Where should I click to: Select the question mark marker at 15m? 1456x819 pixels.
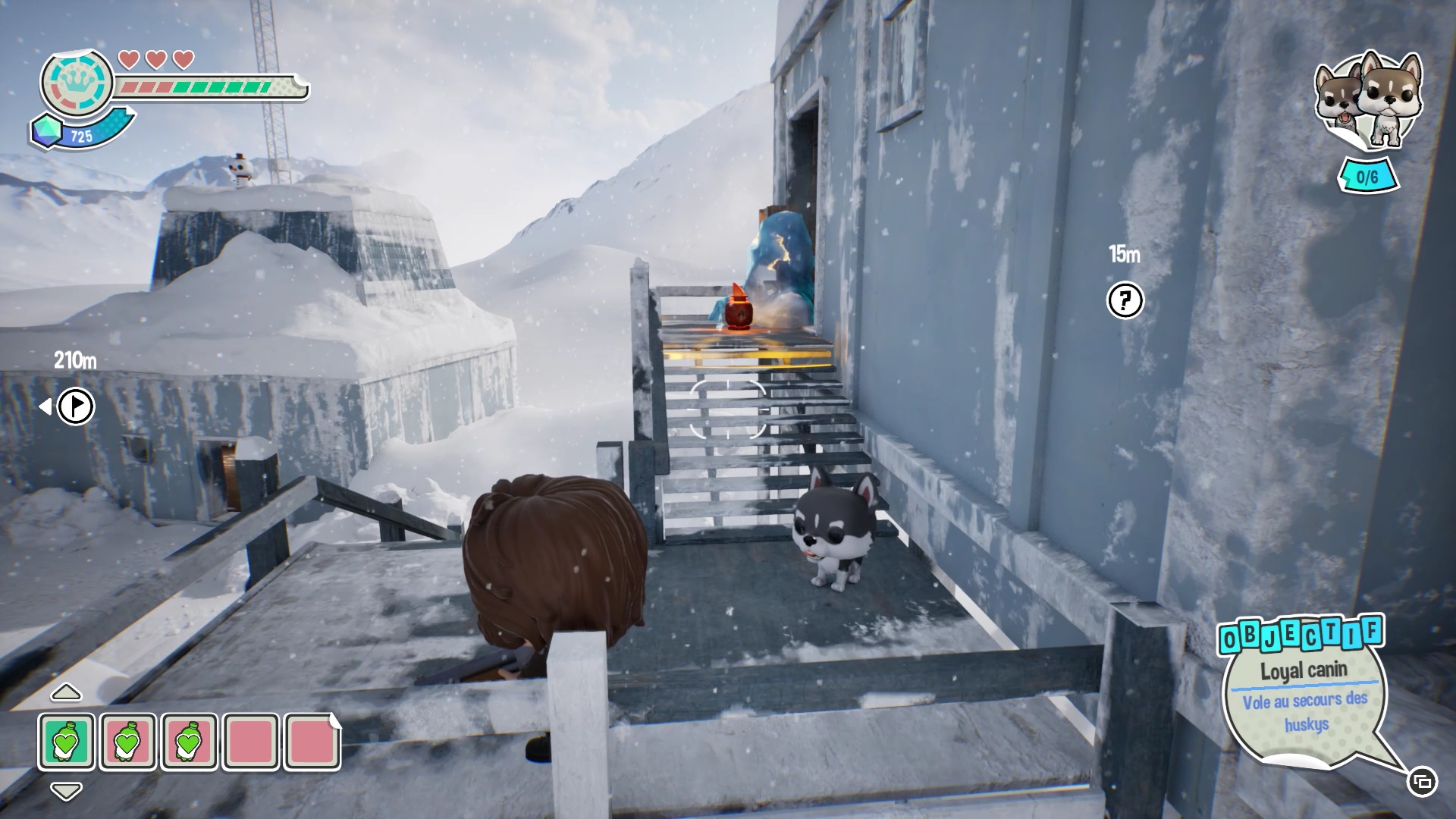click(x=1125, y=301)
